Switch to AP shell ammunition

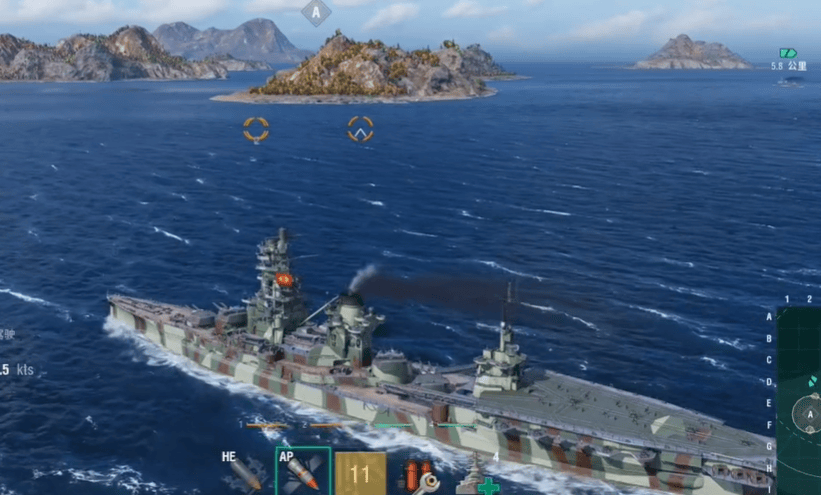302,472
